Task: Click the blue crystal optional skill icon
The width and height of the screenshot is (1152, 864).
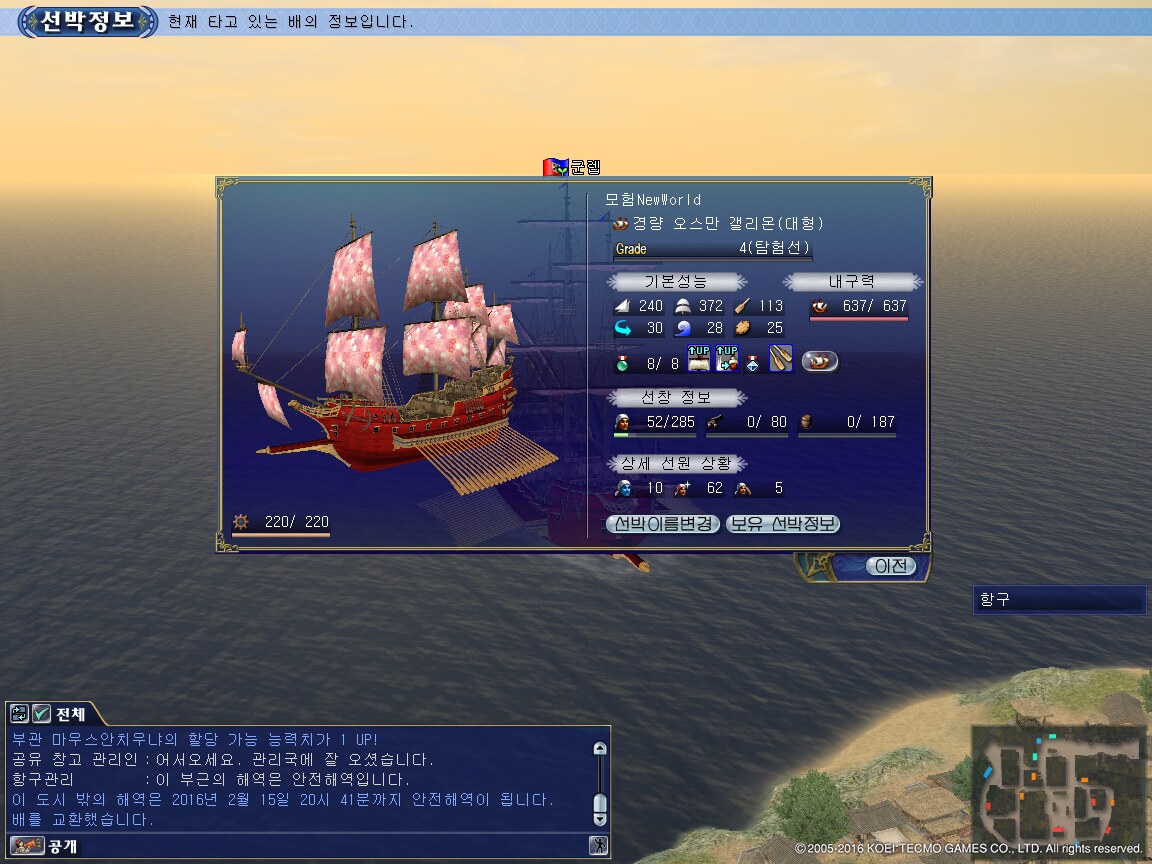Action: [752, 361]
